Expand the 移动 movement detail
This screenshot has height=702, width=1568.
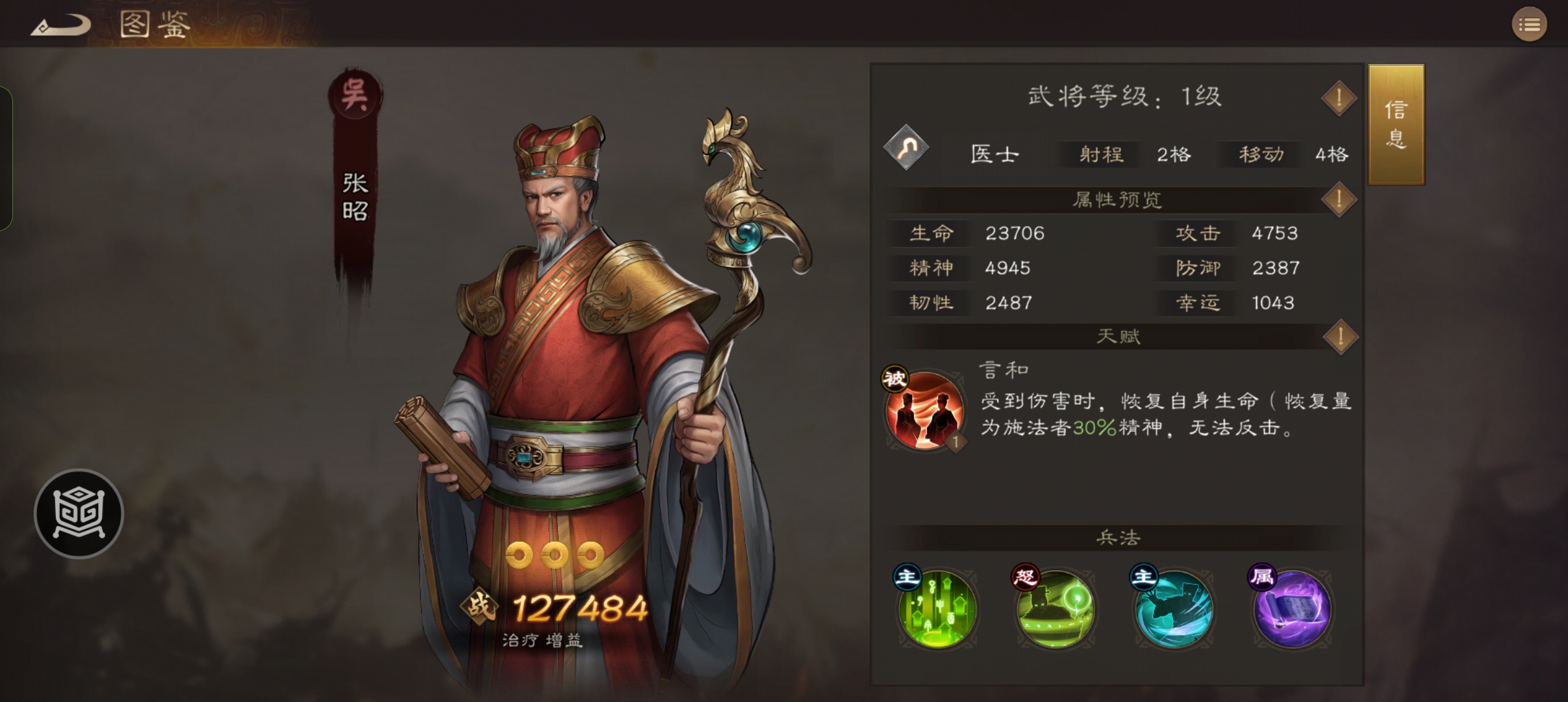[1259, 155]
